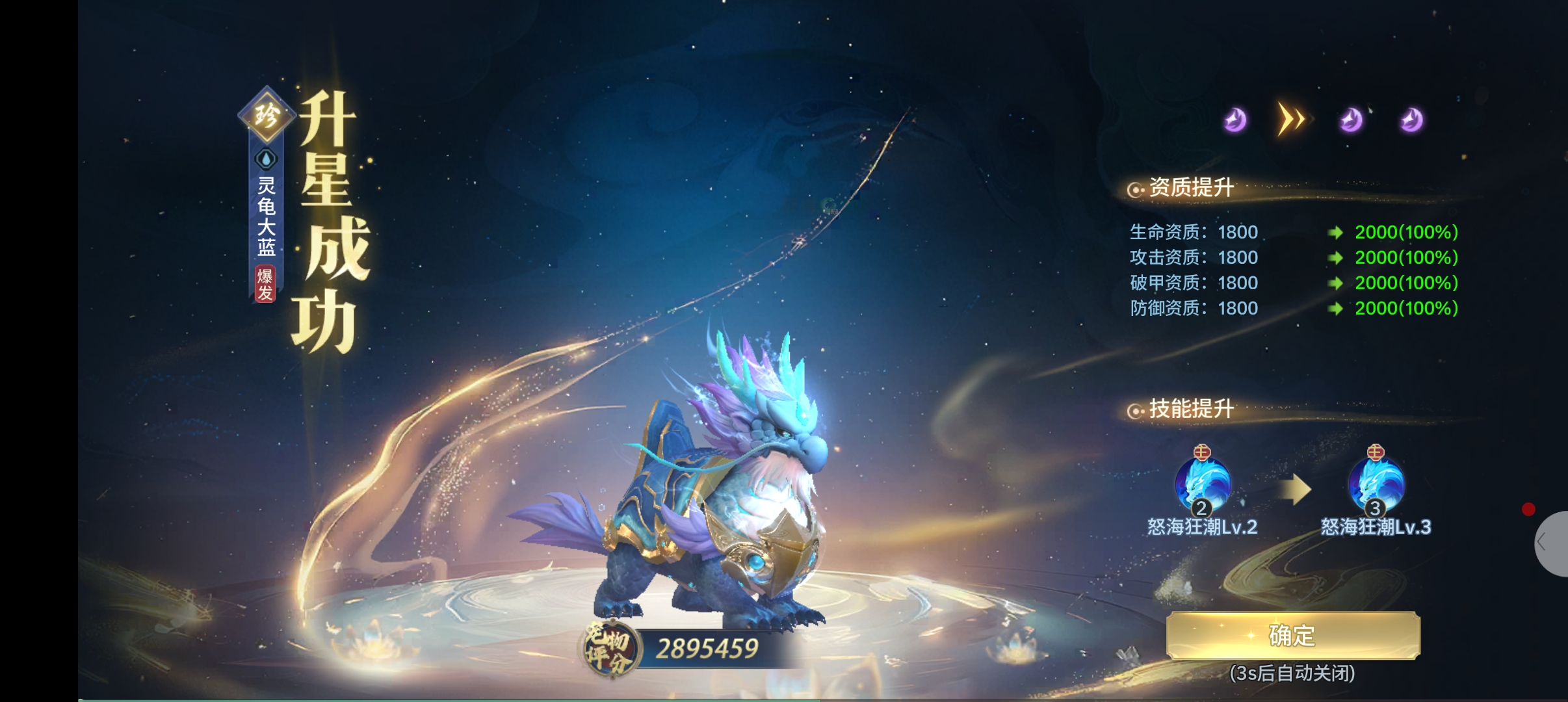Confirm with the 确定 button

(x=1292, y=635)
